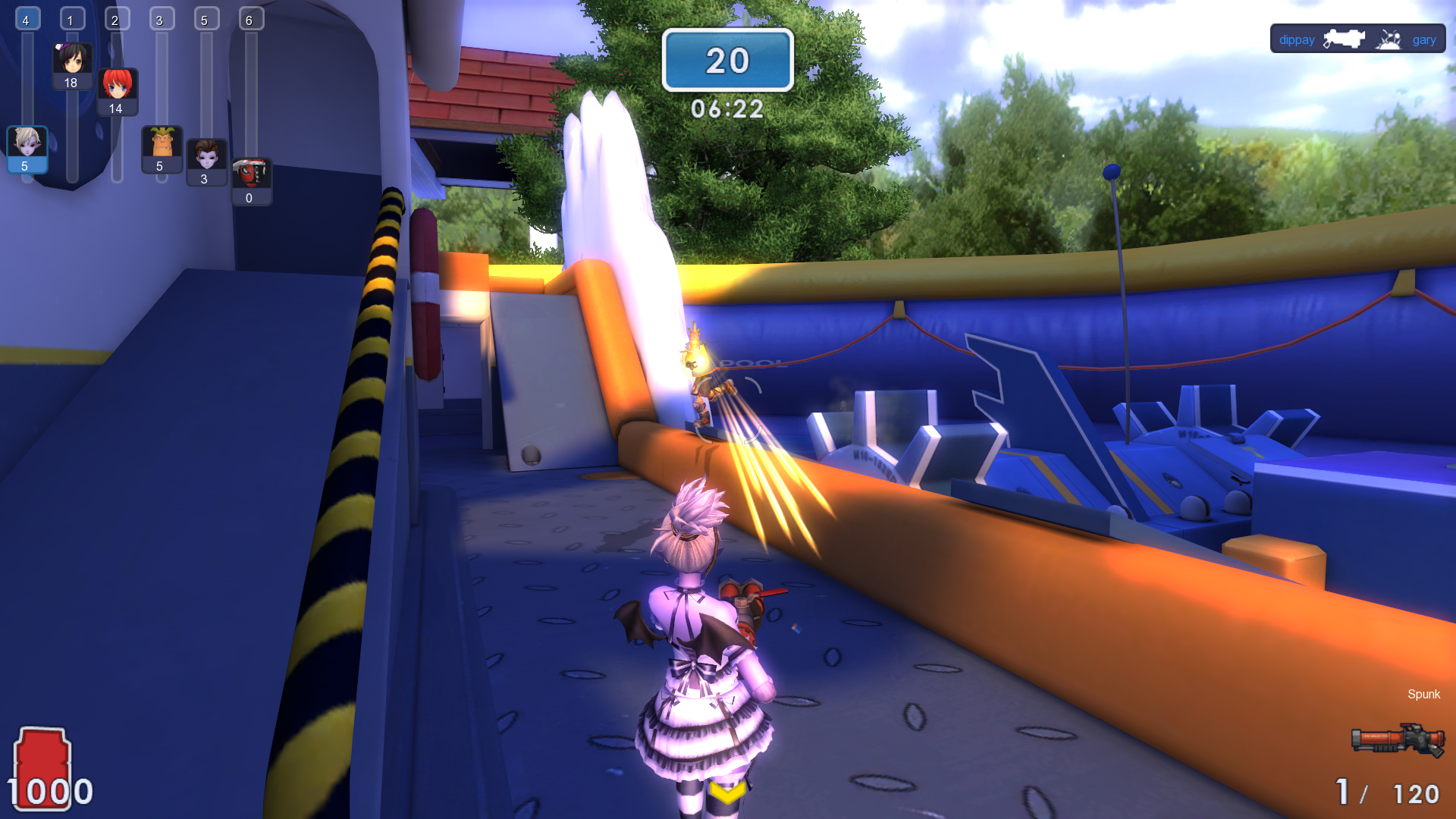Select the dark-haired portrait scoring 3
Image resolution: width=1456 pixels, height=819 pixels.
coord(206,156)
